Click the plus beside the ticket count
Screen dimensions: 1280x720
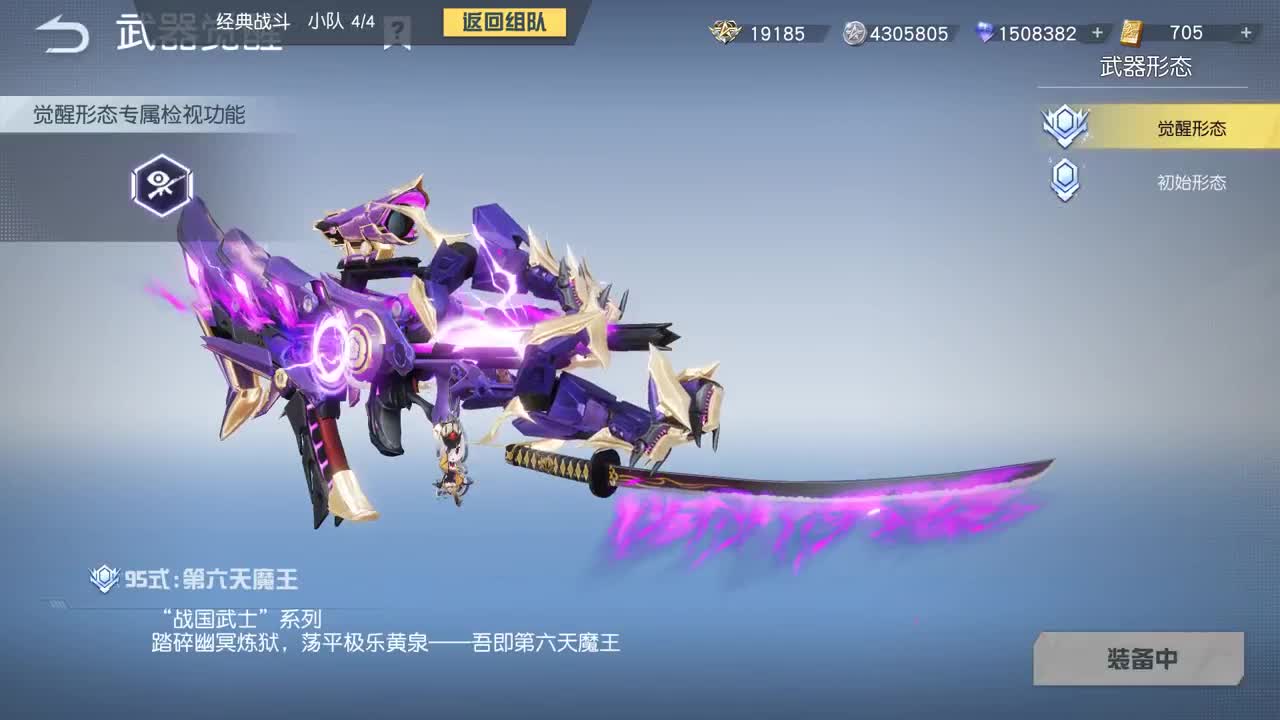point(1246,33)
